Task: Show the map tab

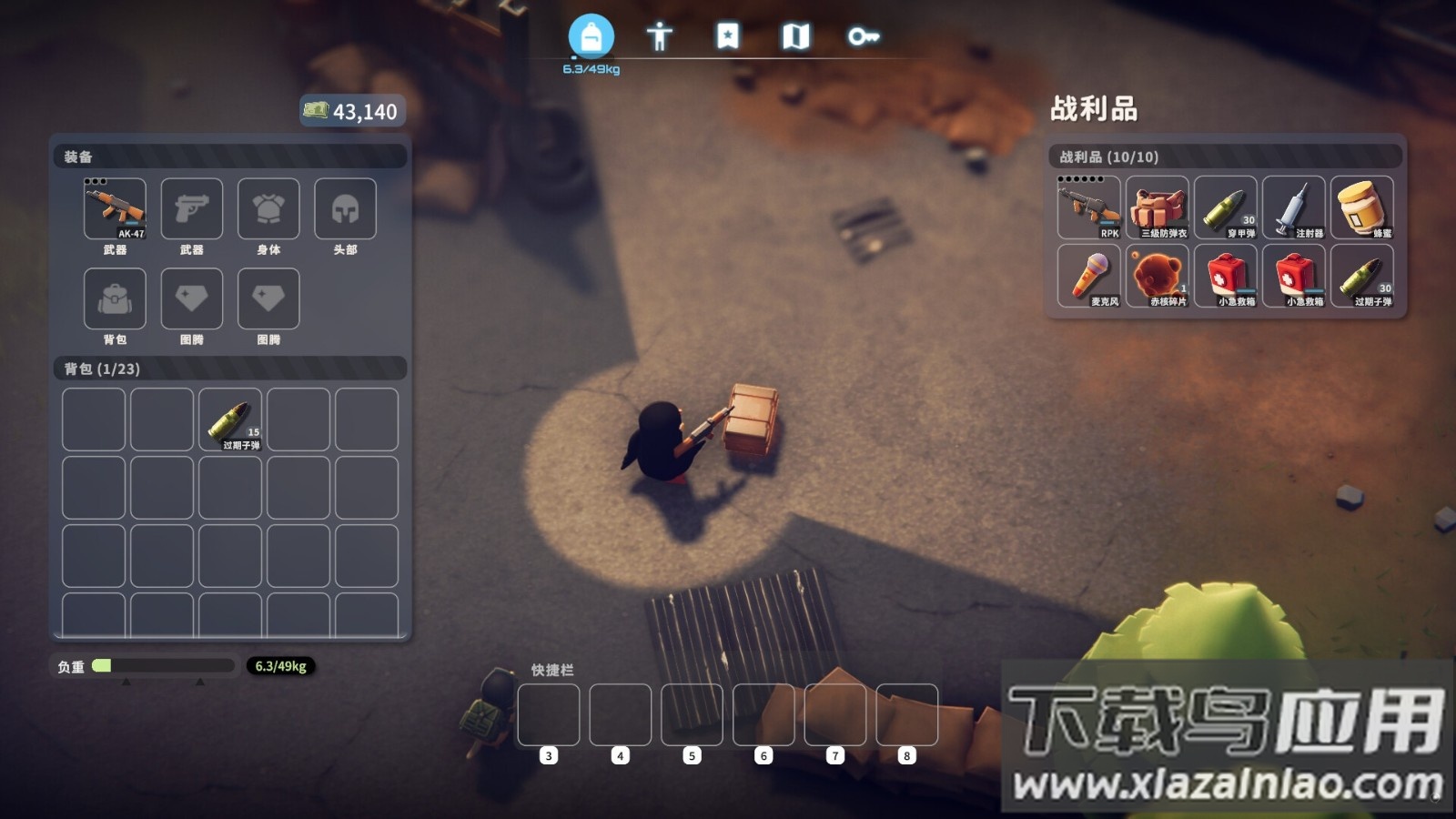Action: 795,36
